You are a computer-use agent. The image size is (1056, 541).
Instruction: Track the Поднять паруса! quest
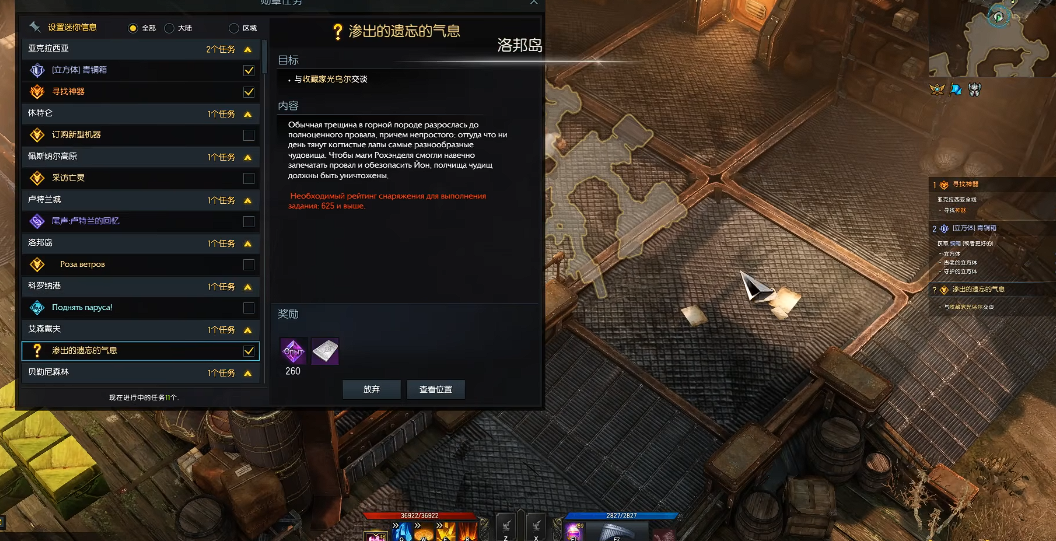(x=248, y=308)
